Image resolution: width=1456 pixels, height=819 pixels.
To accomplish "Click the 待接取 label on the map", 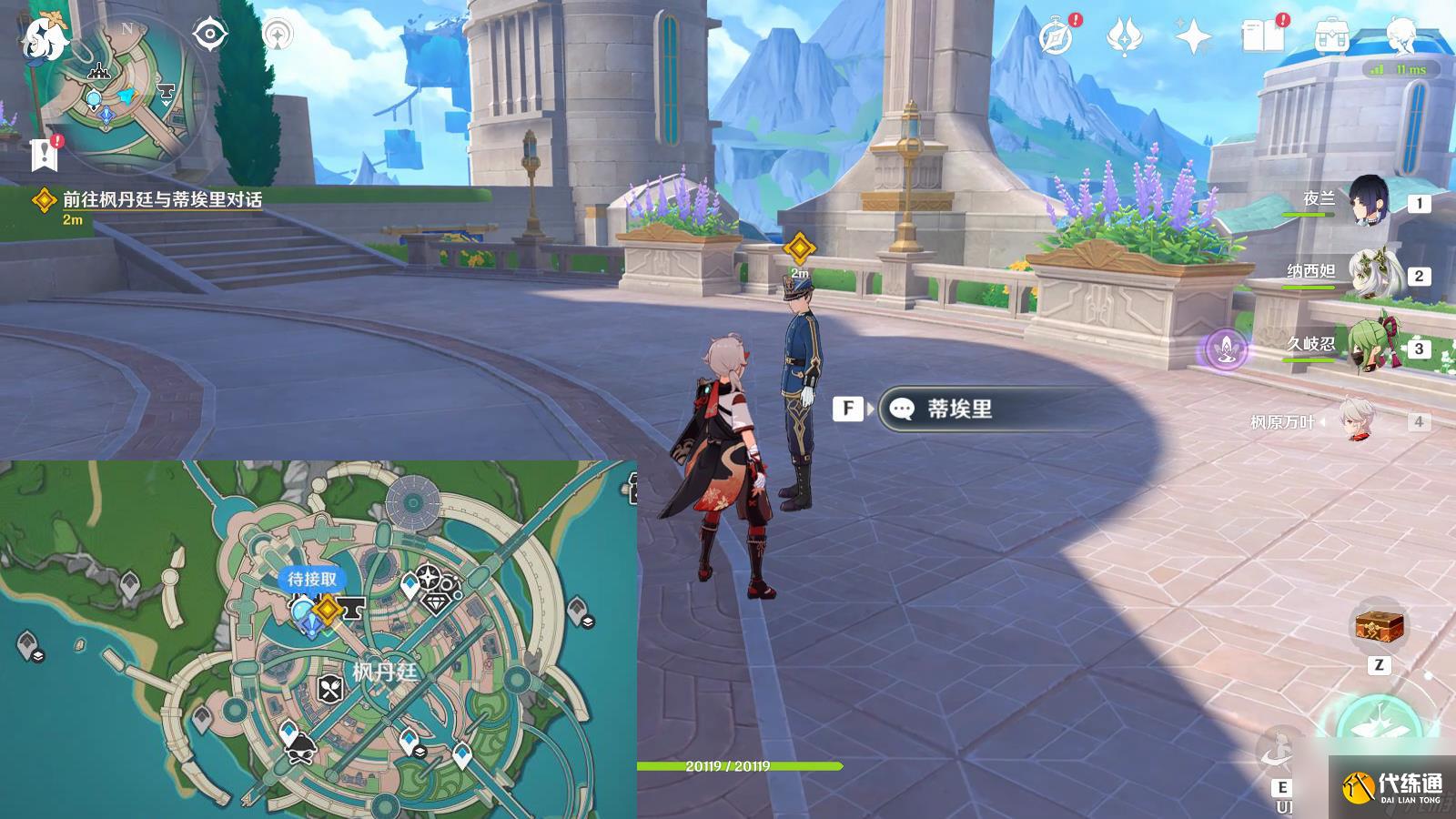I will 312,579.
